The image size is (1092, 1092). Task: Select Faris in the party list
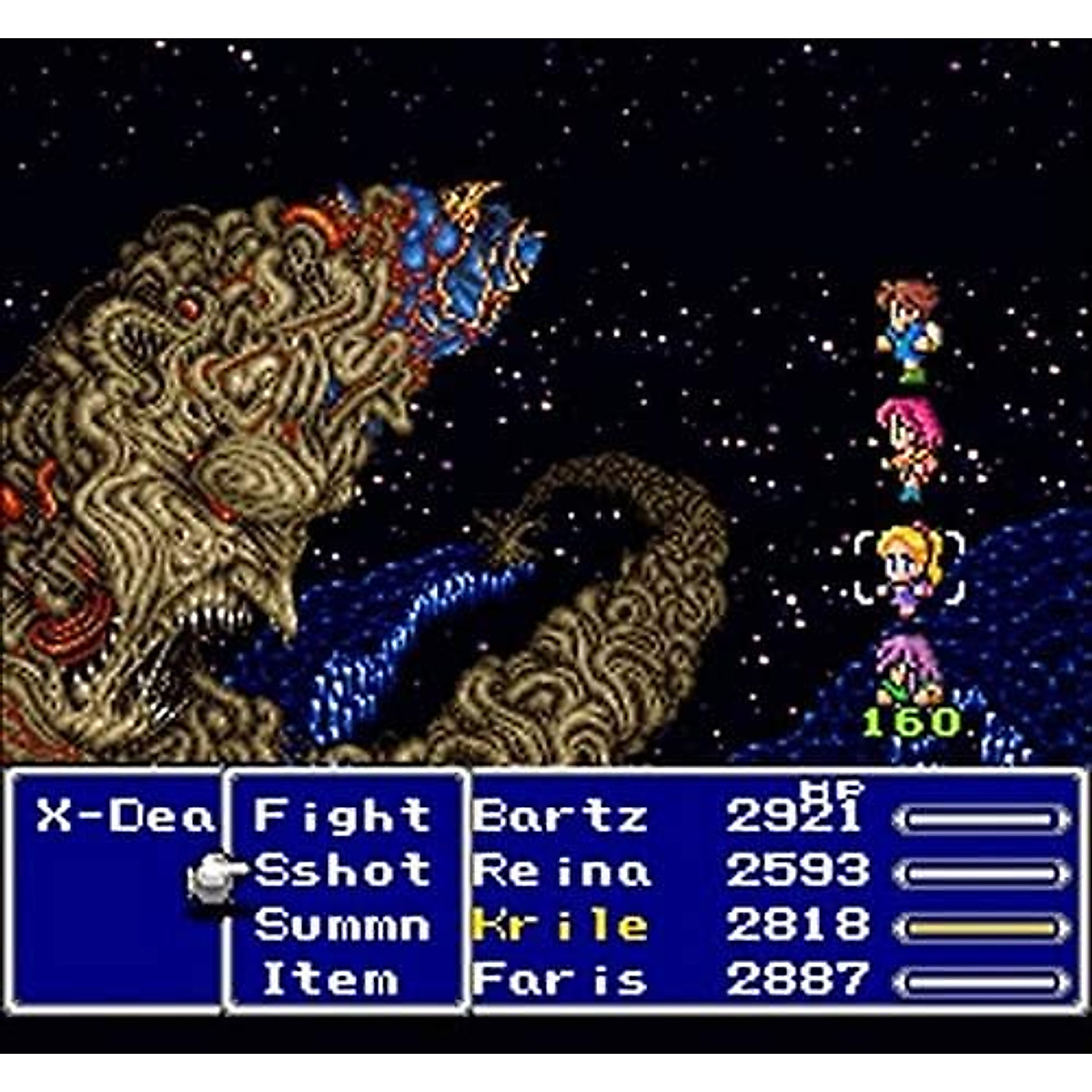pos(560,980)
